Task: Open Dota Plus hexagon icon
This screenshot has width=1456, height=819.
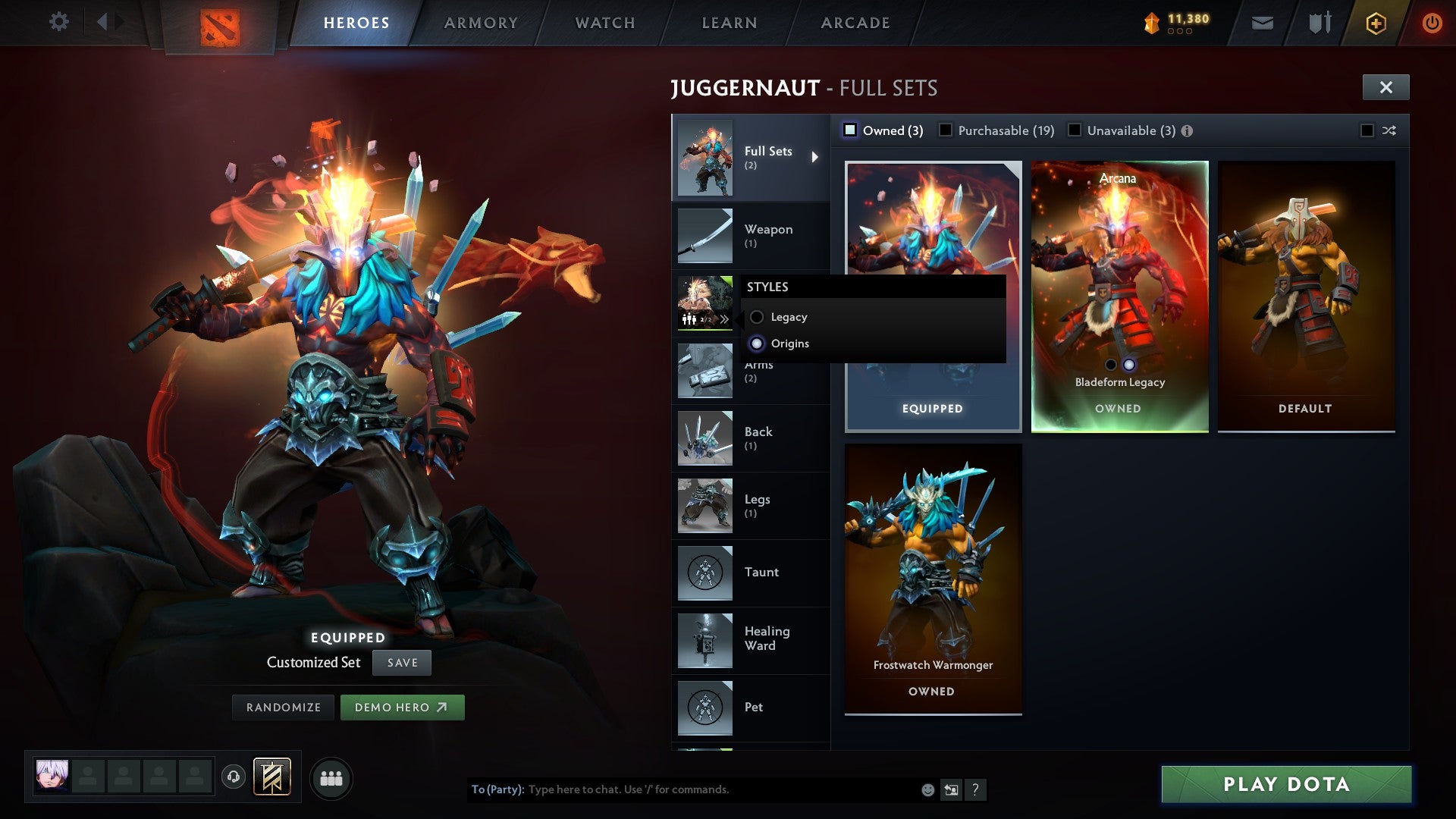Action: coord(1376,23)
